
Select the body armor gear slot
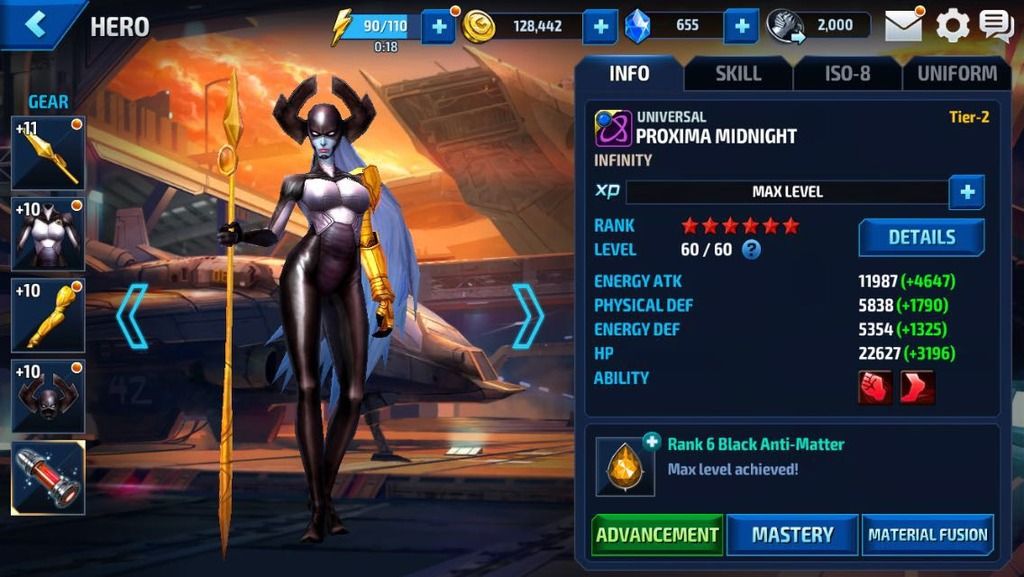[48, 234]
